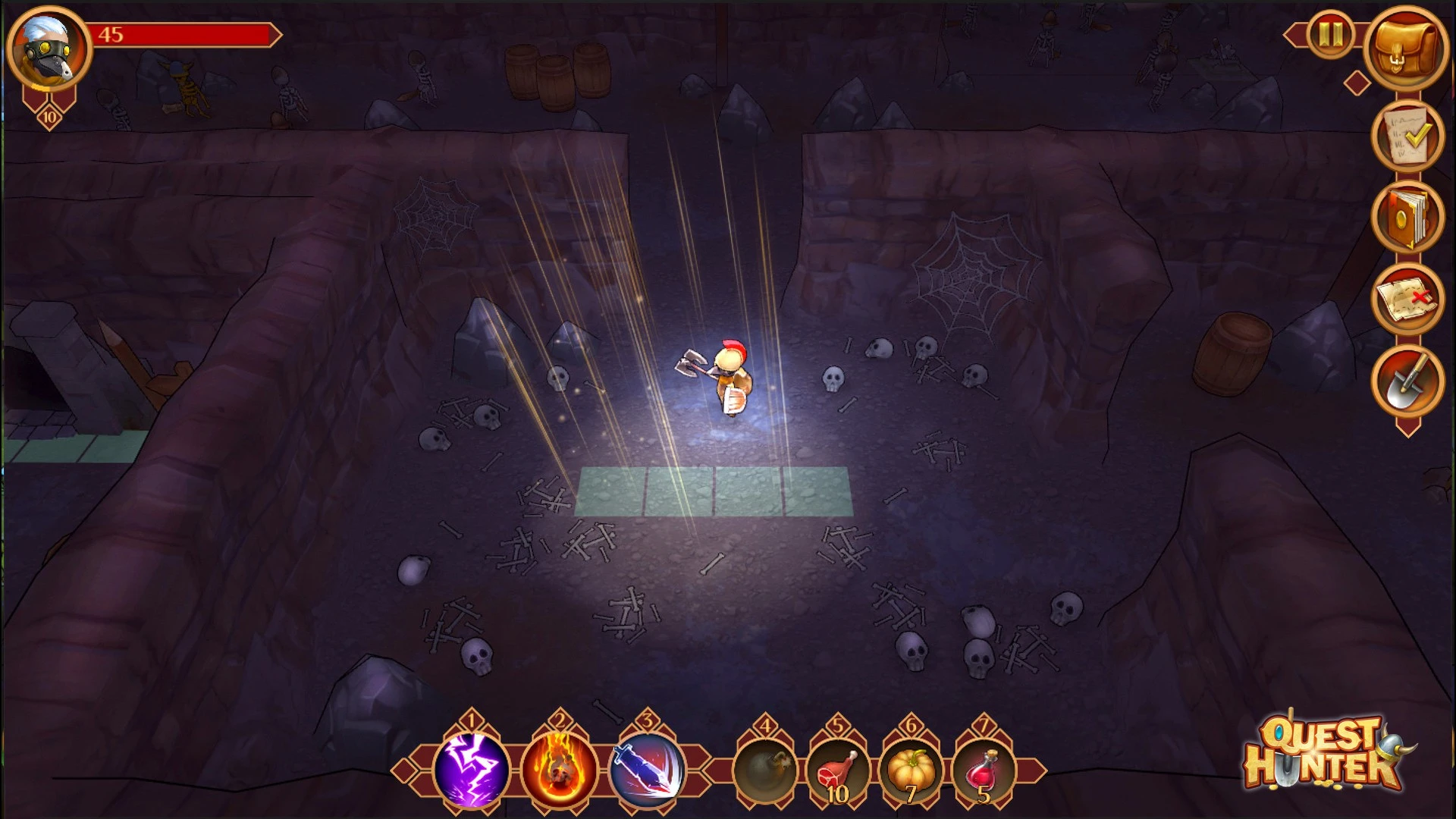Activate the purple lightning ability
The width and height of the screenshot is (1456, 819).
471,770
